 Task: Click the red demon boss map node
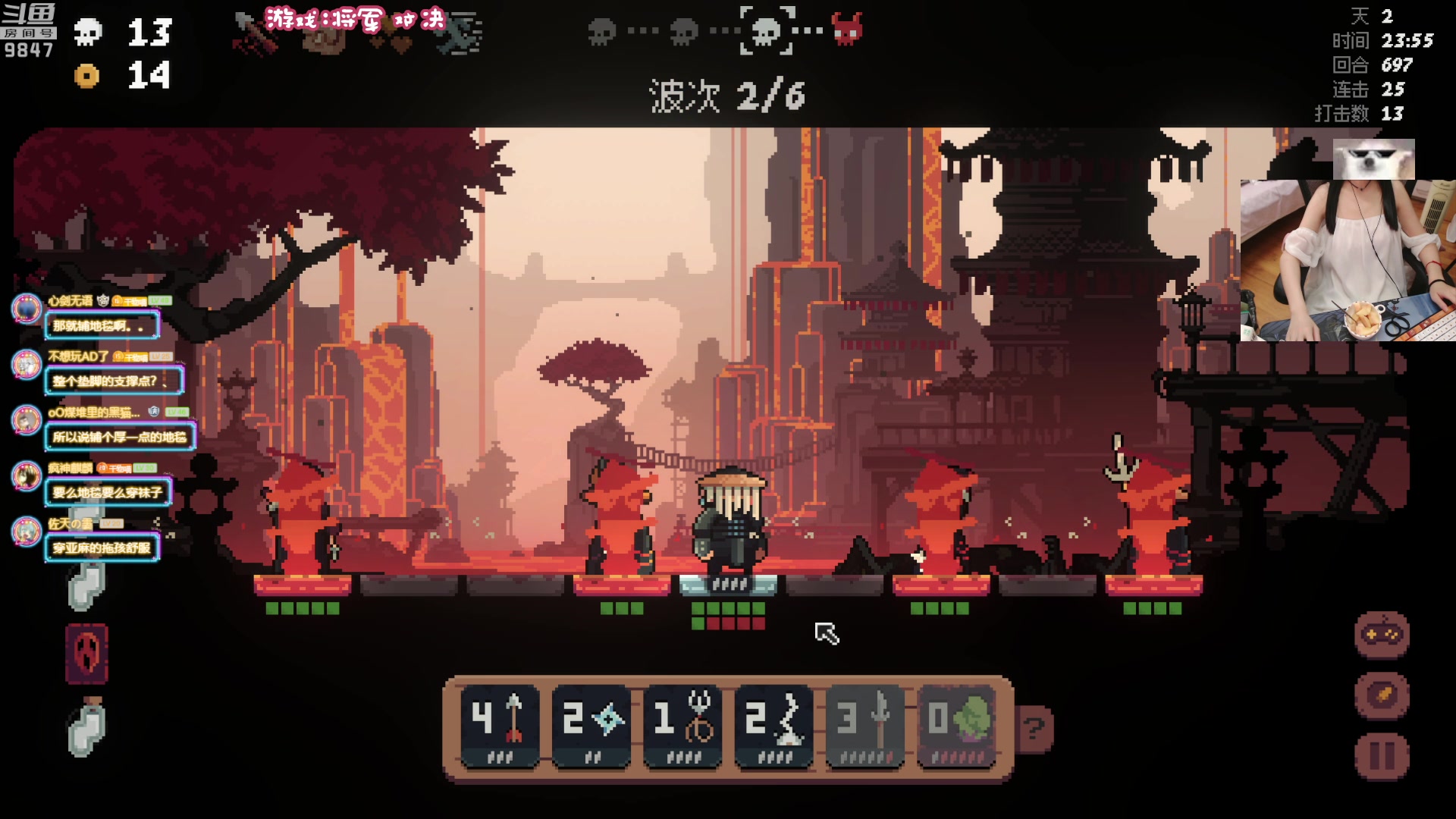coord(847,30)
